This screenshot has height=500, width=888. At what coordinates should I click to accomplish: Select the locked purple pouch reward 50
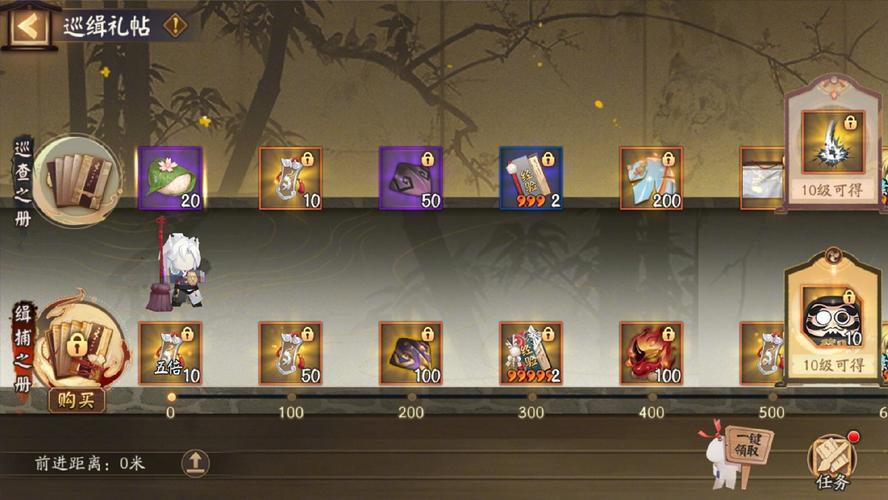click(x=410, y=178)
